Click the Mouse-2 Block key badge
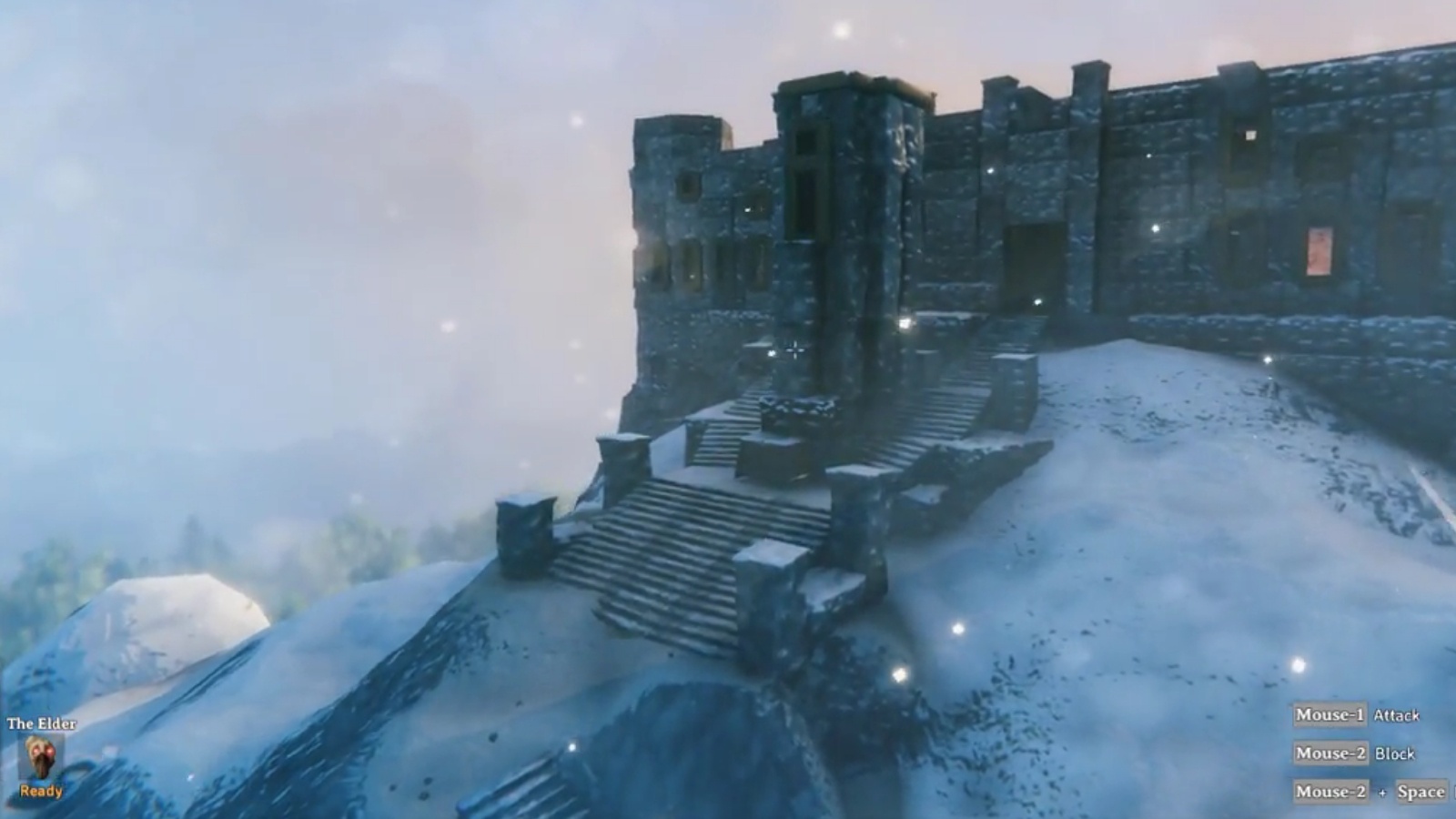Screen dimensions: 1456x819 coord(1330,753)
